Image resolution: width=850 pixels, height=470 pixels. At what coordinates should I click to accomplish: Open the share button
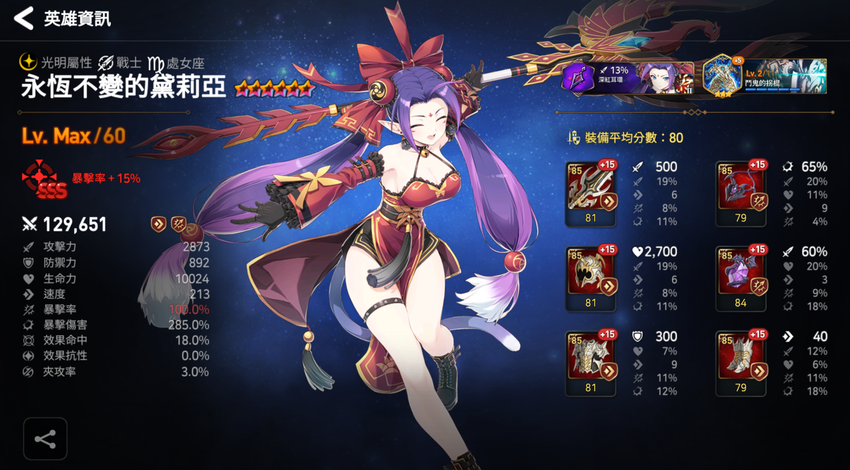click(x=45, y=438)
